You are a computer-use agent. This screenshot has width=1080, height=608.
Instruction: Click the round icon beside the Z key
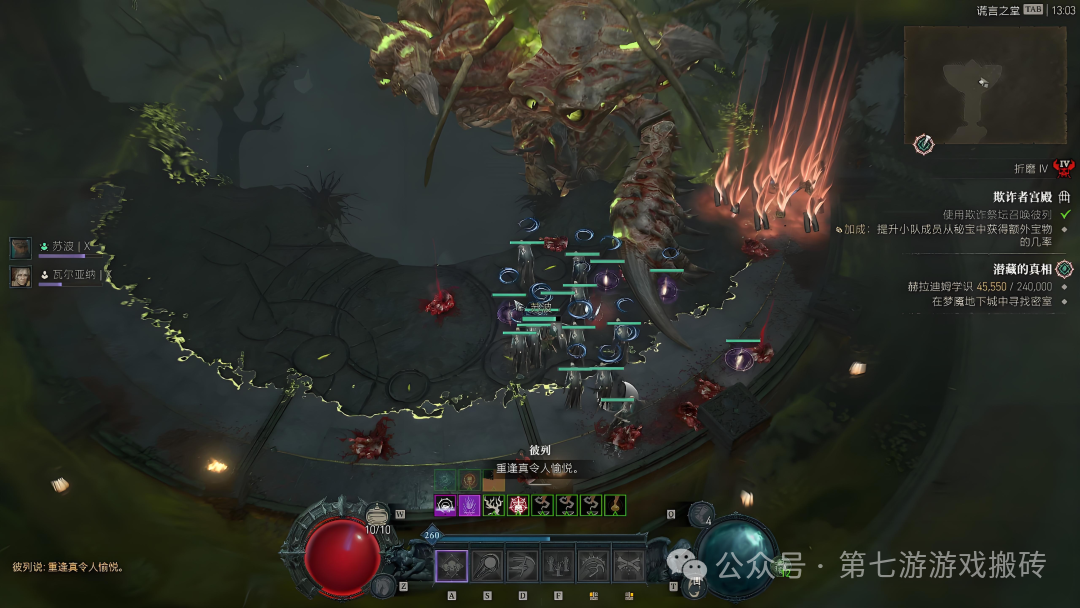pyautogui.click(x=381, y=585)
